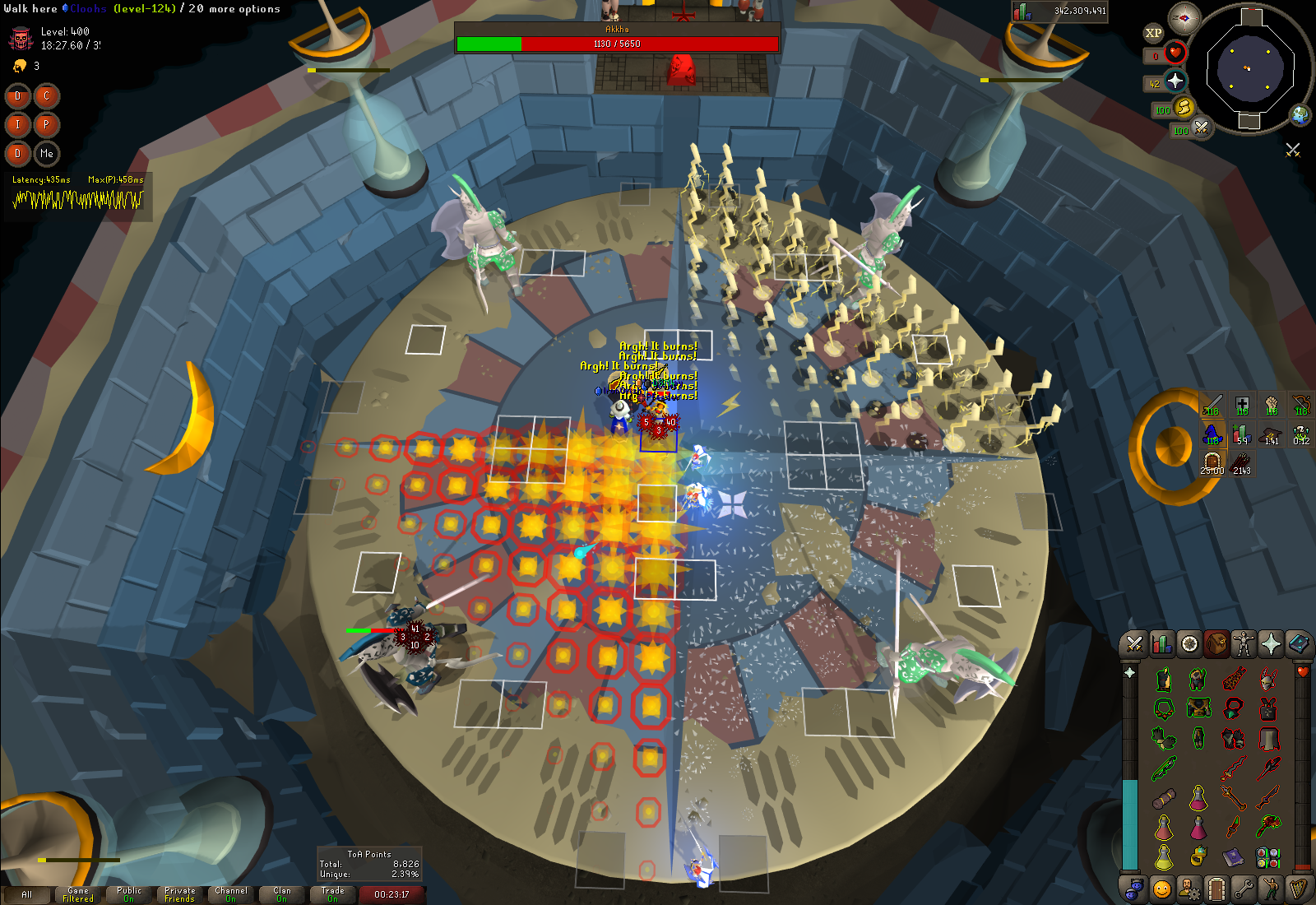This screenshot has height=905, width=1316.
Task: Open the Worn Equipment tab
Action: 1244,643
